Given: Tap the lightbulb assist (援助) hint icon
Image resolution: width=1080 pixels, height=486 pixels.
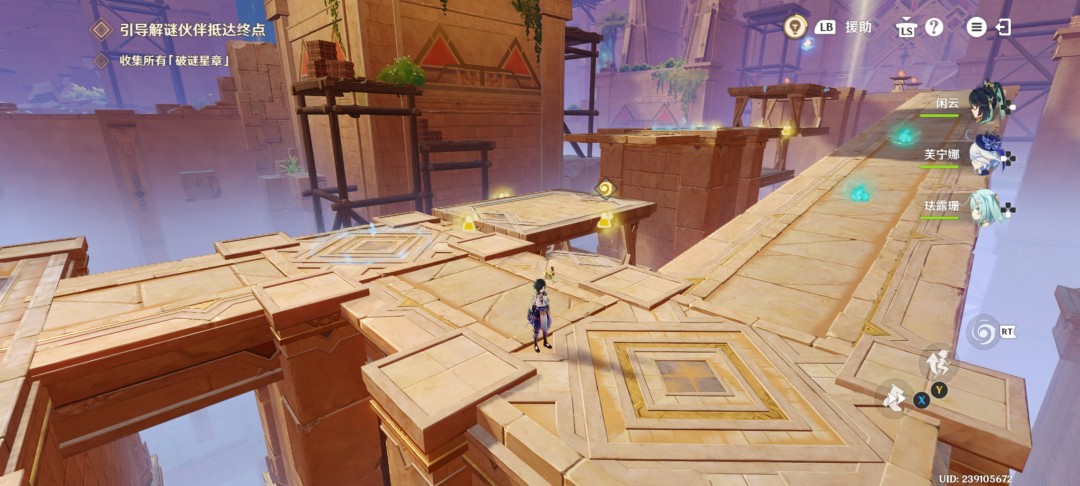Looking at the screenshot, I should click(796, 26).
